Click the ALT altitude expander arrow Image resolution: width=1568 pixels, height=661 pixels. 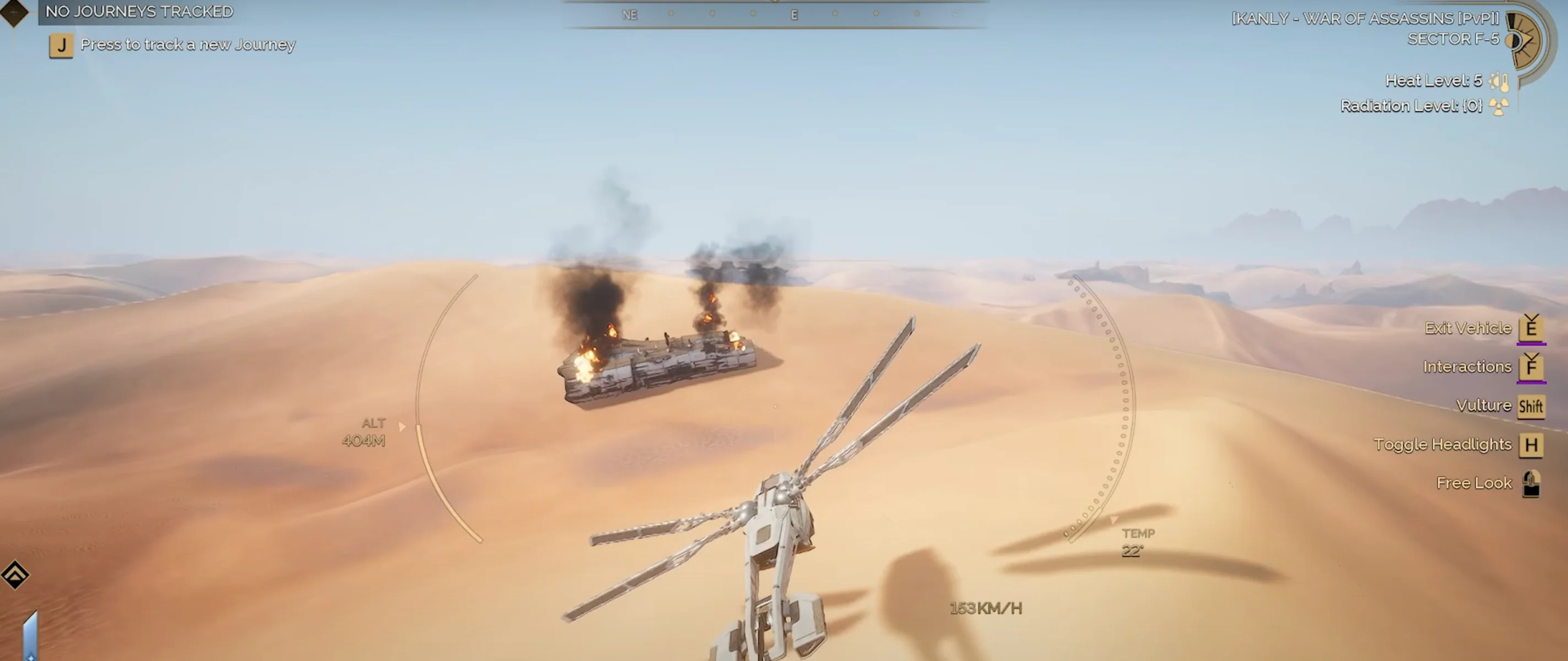pyautogui.click(x=403, y=427)
